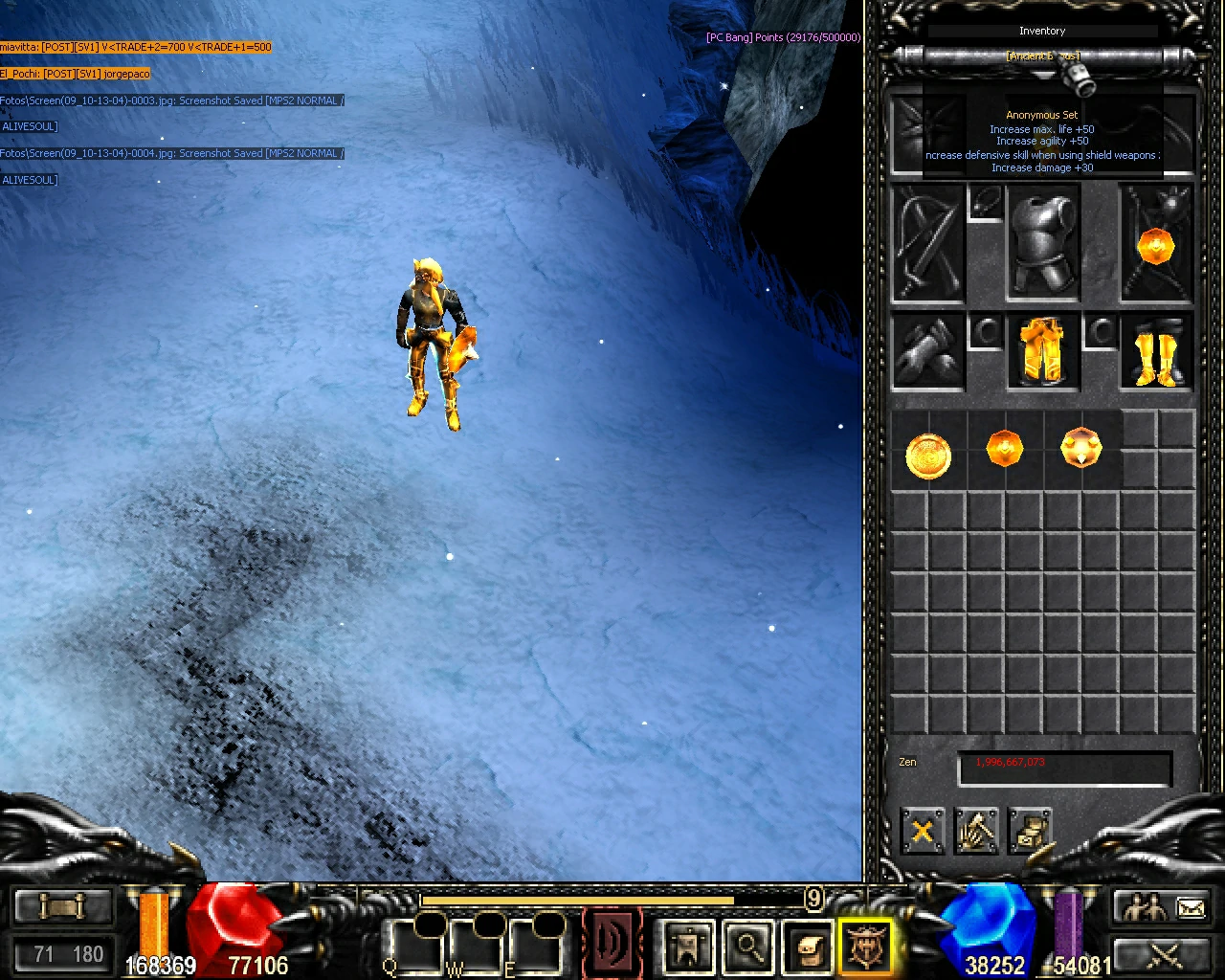
Task: Expand the skill selector showing number 9
Action: tap(814, 898)
